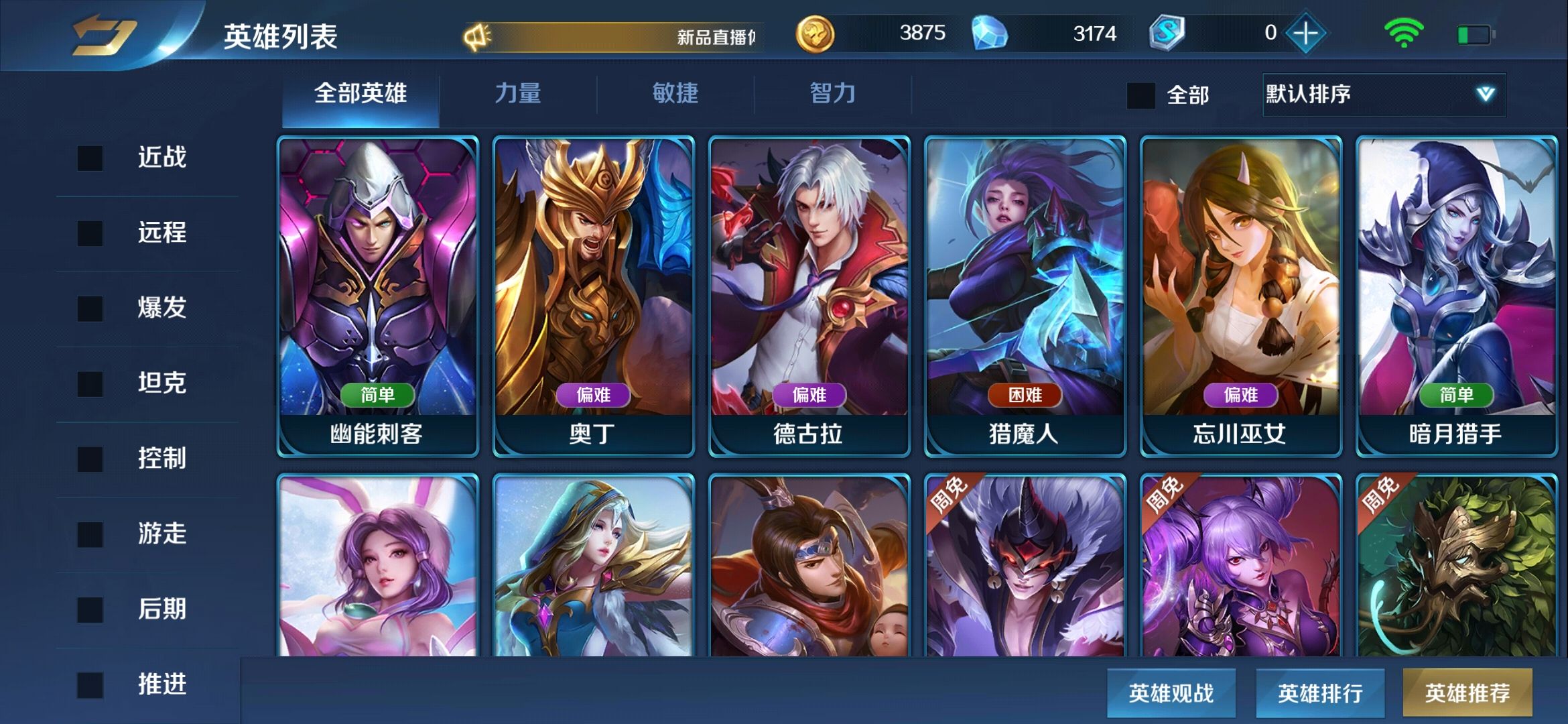
Task: Pick the 猎魔人 hero card
Action: click(x=1025, y=296)
